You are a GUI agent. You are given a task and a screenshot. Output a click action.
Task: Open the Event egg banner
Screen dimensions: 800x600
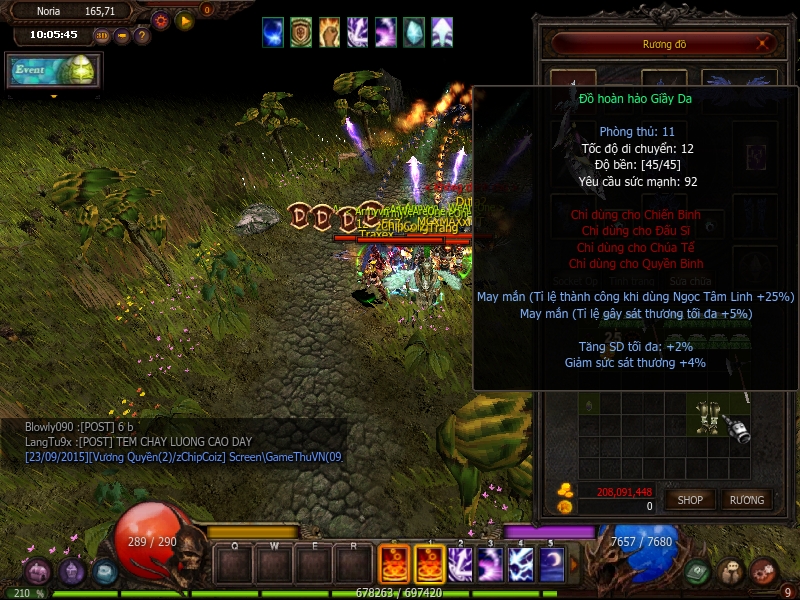coord(53,69)
